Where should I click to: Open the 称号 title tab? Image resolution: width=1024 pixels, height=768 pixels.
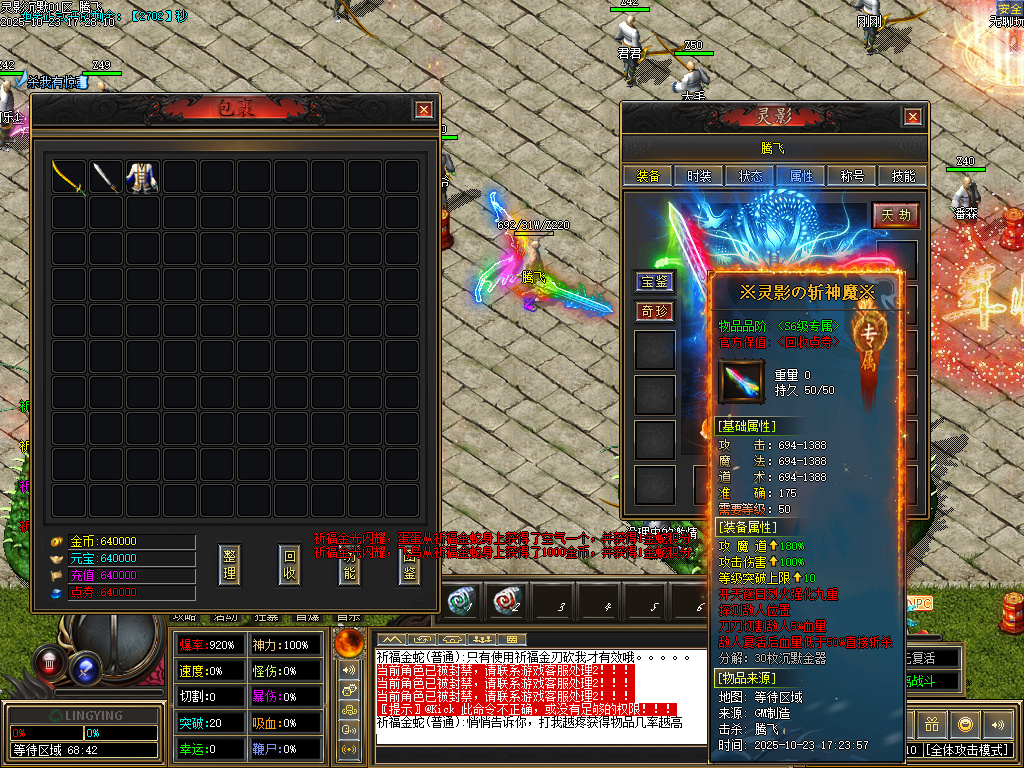point(852,176)
